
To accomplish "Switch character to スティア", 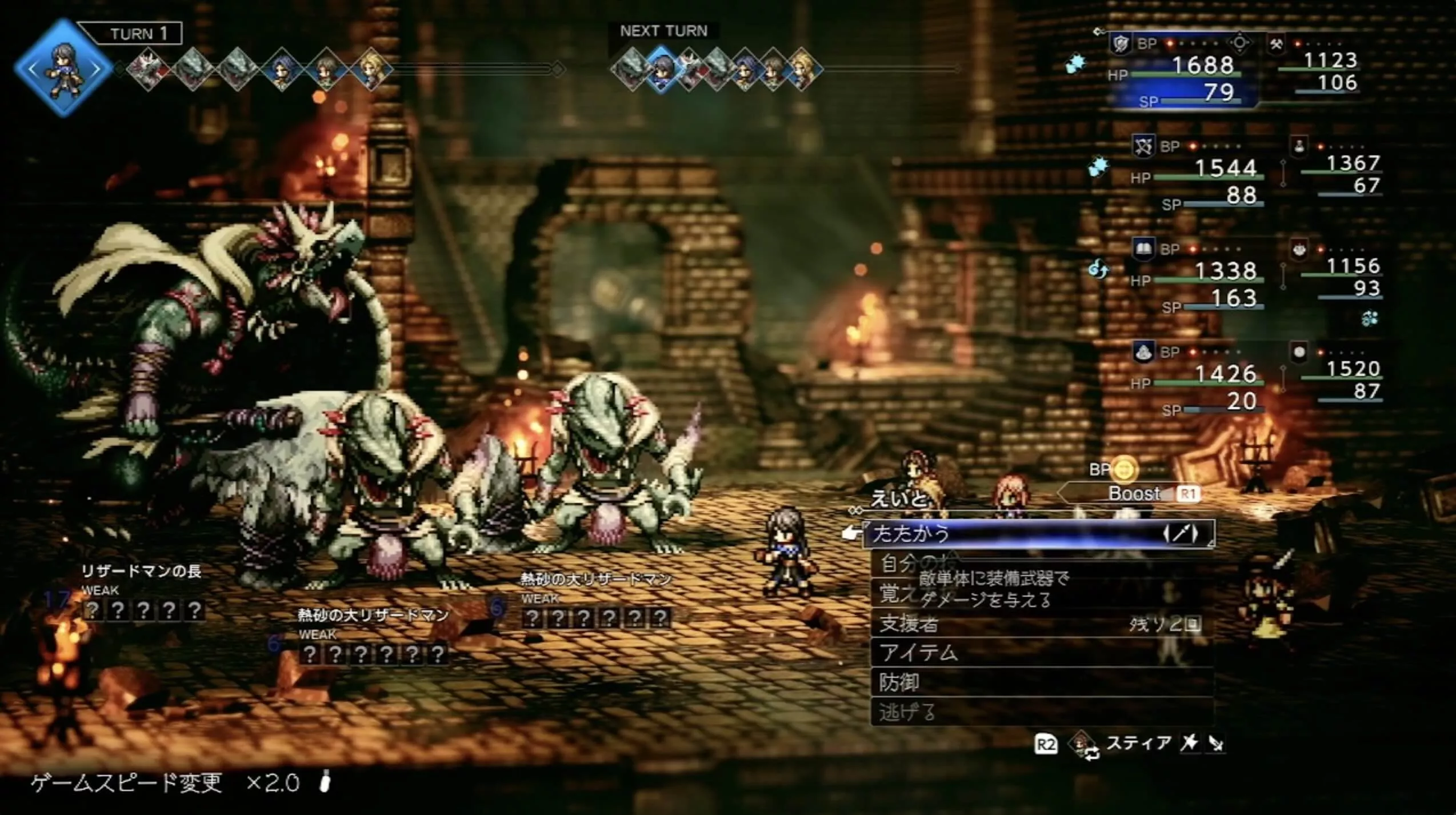I will [1137, 744].
